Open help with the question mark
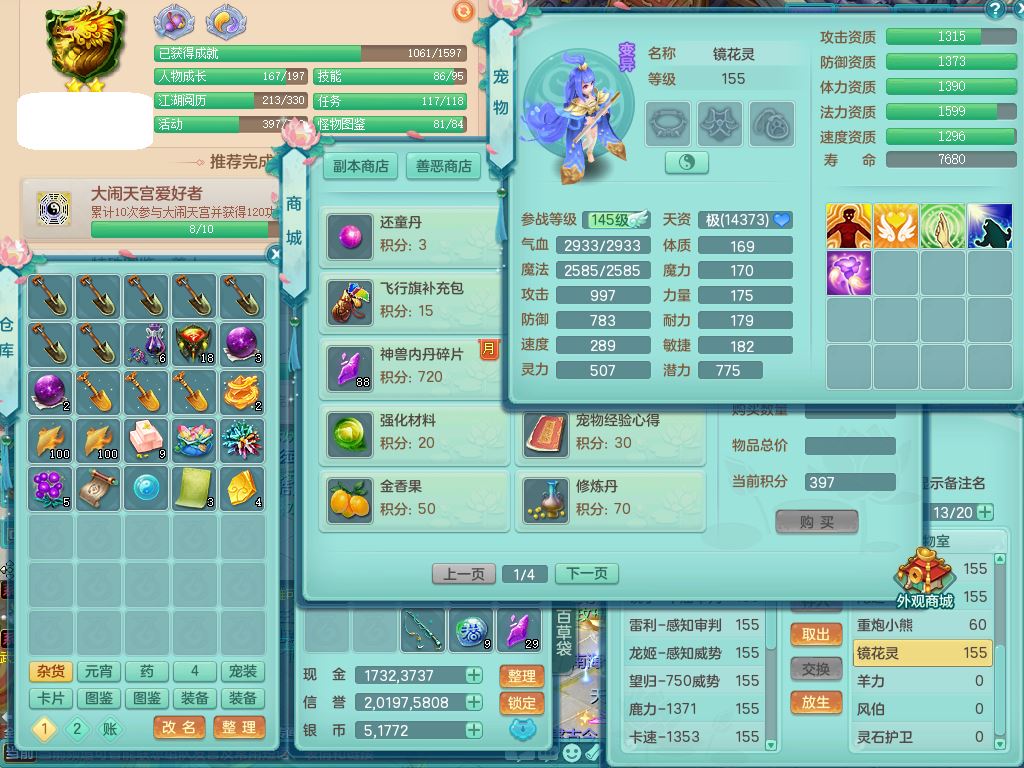This screenshot has height=768, width=1024. tap(994, 10)
